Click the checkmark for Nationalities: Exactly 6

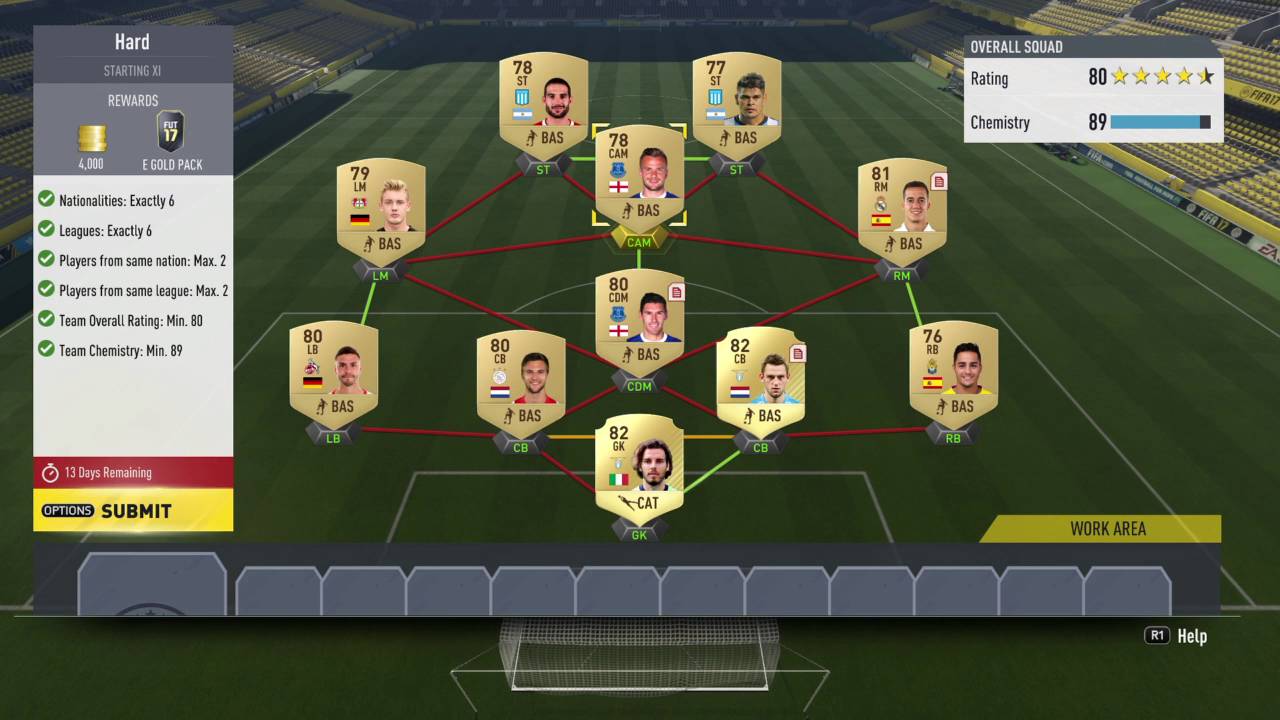(46, 198)
